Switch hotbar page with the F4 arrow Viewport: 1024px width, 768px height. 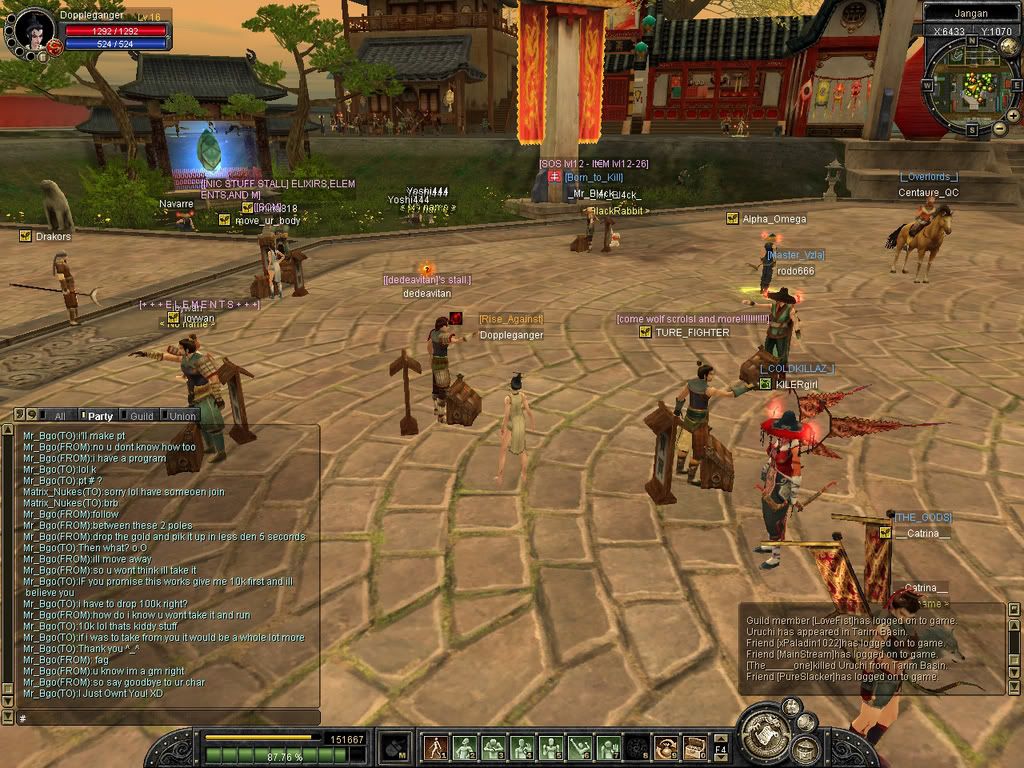coord(720,747)
